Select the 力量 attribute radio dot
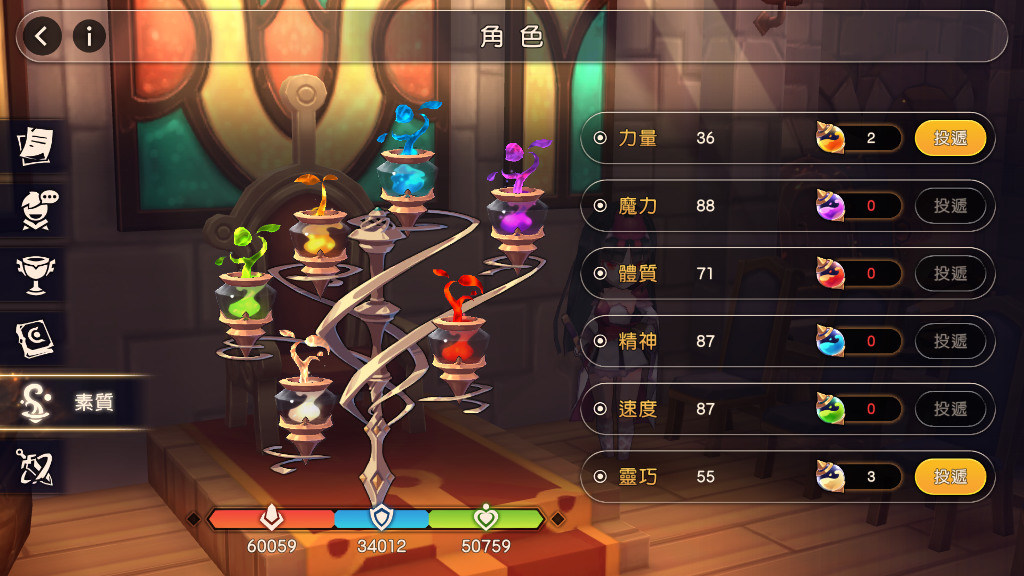Screen dimensions: 1024x576 coord(600,138)
